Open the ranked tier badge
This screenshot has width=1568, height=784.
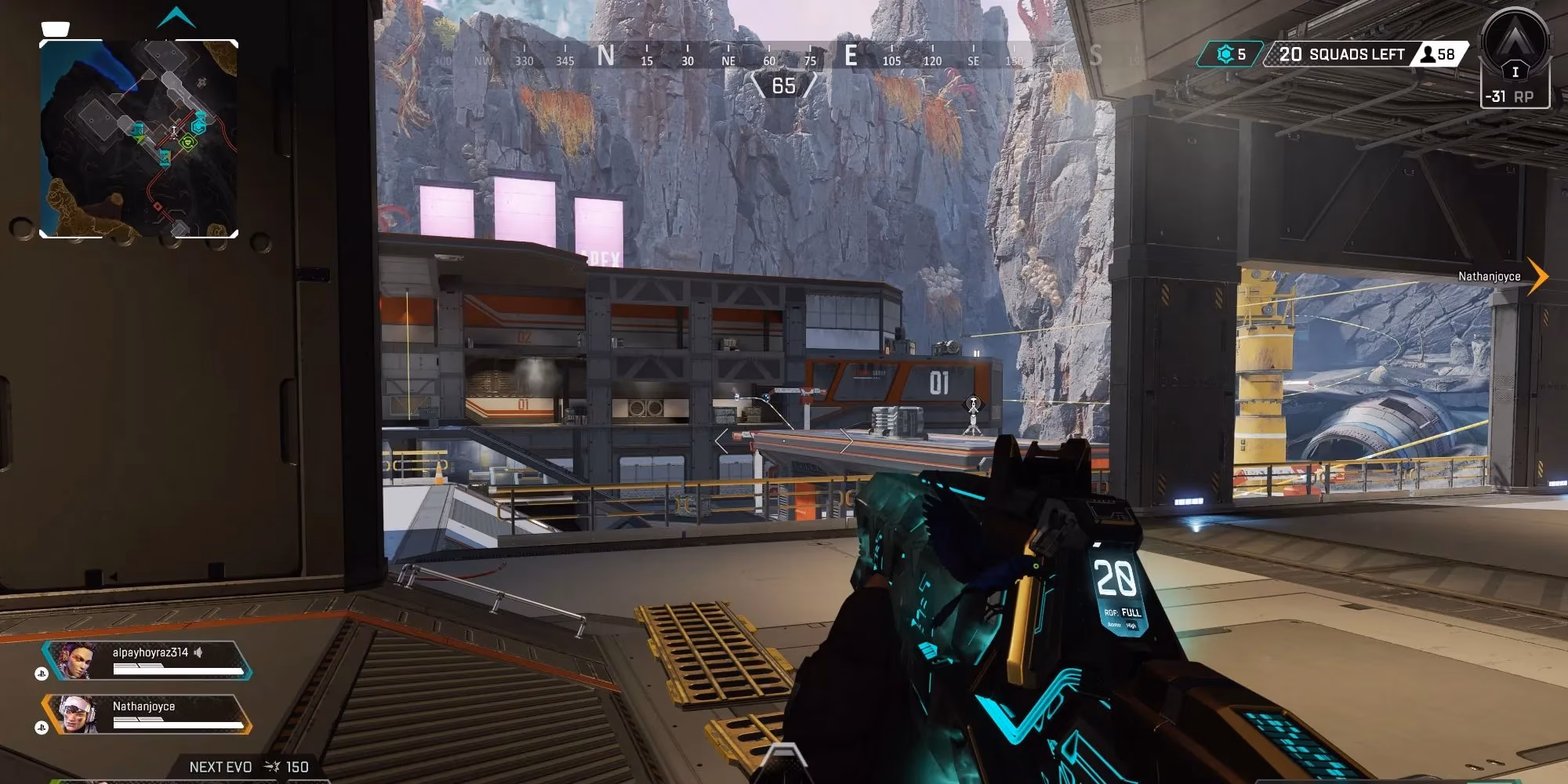click(x=1515, y=45)
